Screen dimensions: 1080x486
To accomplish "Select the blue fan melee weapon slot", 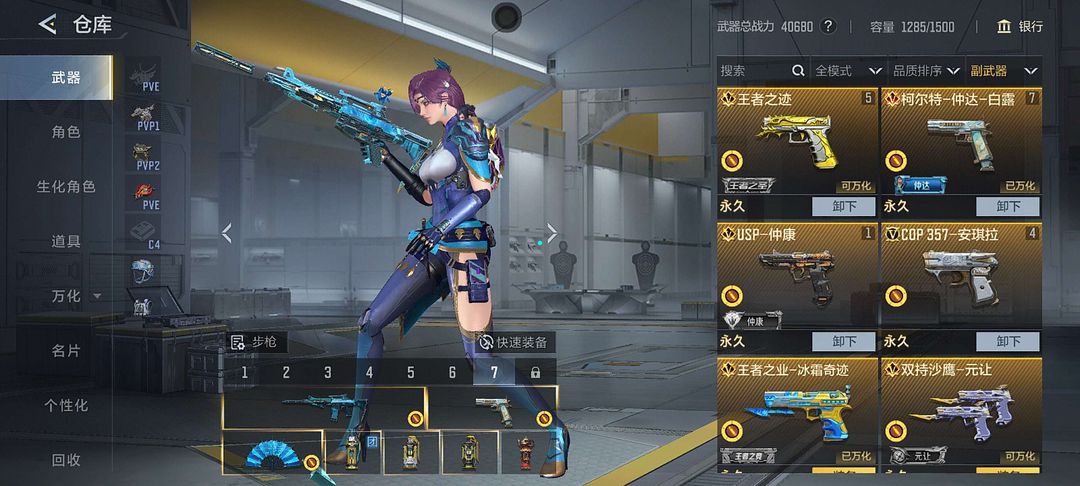I will tap(272, 453).
